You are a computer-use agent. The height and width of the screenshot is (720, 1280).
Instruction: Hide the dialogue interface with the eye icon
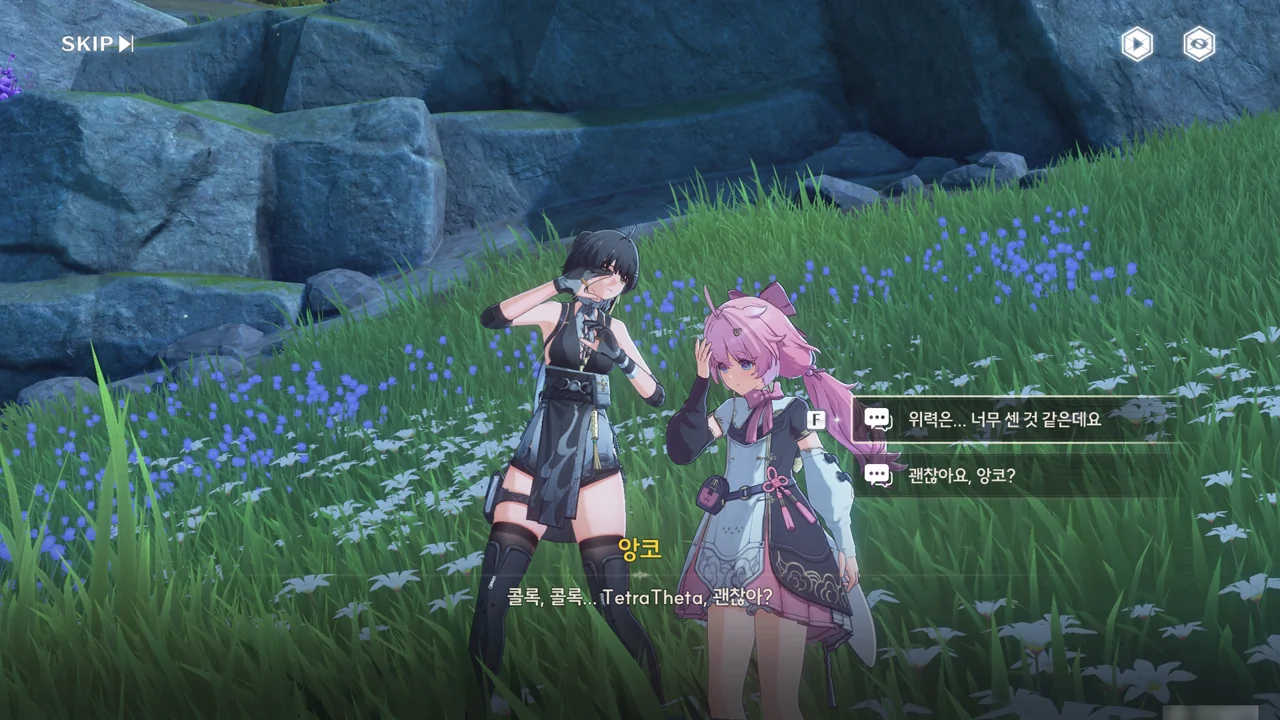coord(1199,44)
